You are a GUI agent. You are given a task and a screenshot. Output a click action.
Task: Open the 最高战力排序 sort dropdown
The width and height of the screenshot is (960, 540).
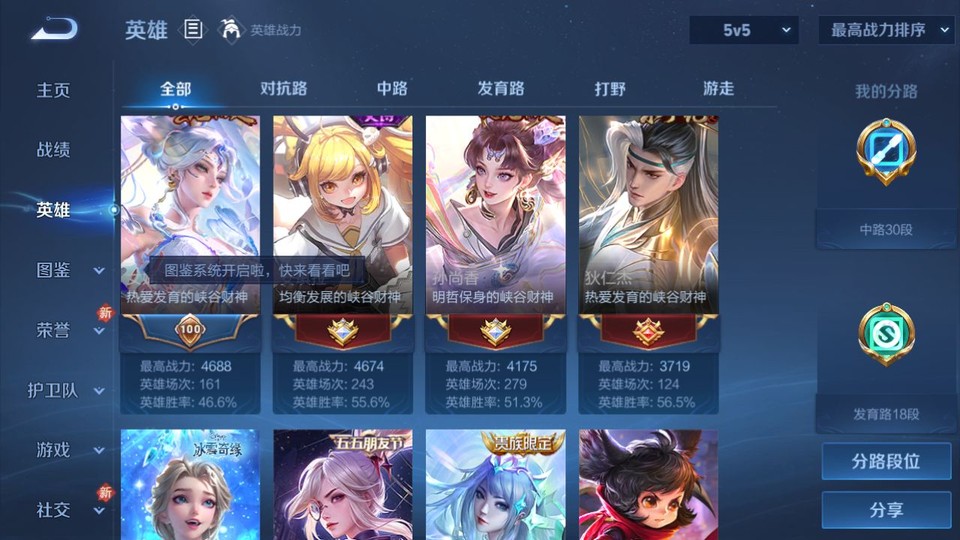pyautogui.click(x=886, y=30)
